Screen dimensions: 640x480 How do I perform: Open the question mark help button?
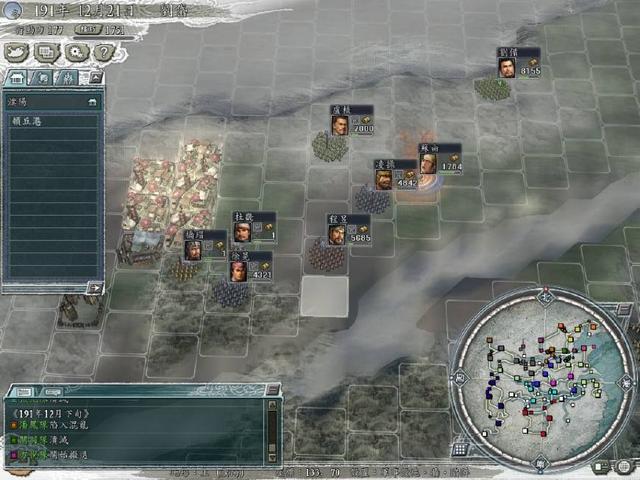point(103,52)
